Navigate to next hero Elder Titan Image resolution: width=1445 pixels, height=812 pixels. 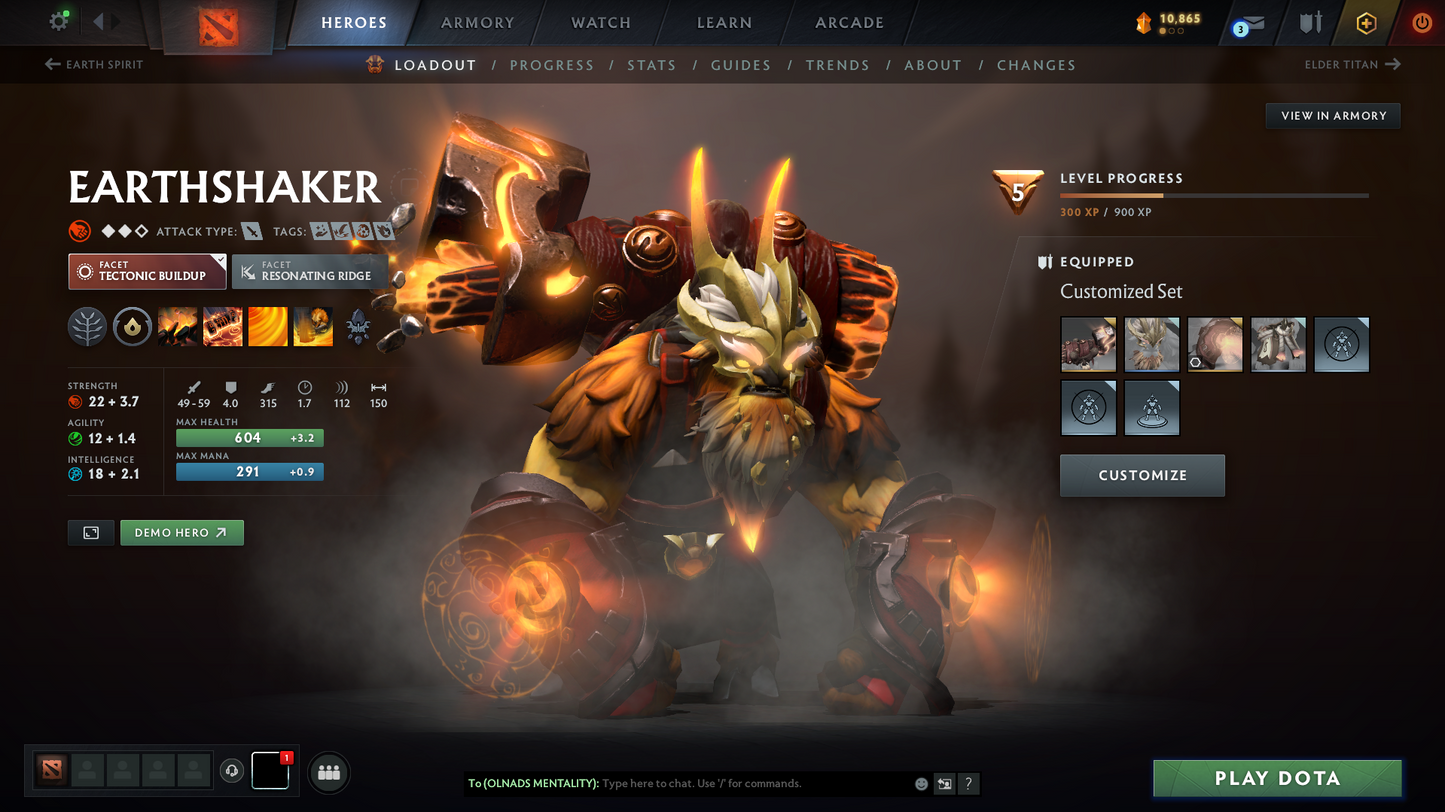coord(1352,65)
